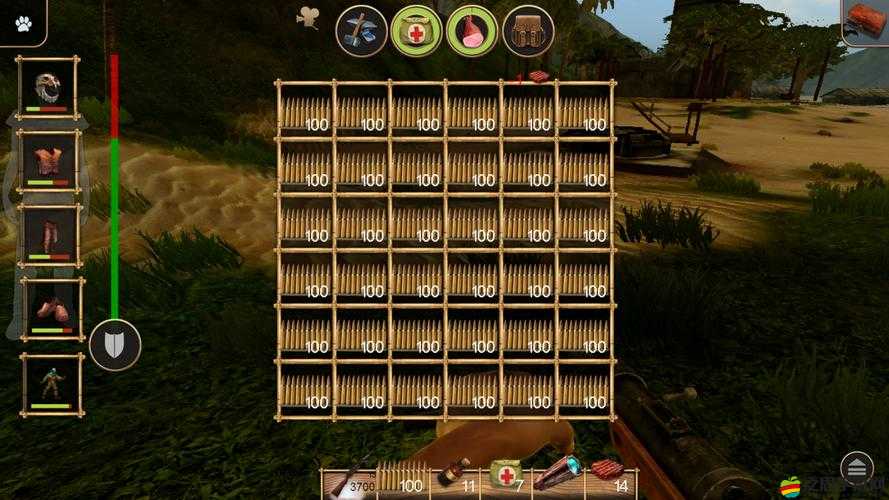Open the red chest in the corner

866,22
